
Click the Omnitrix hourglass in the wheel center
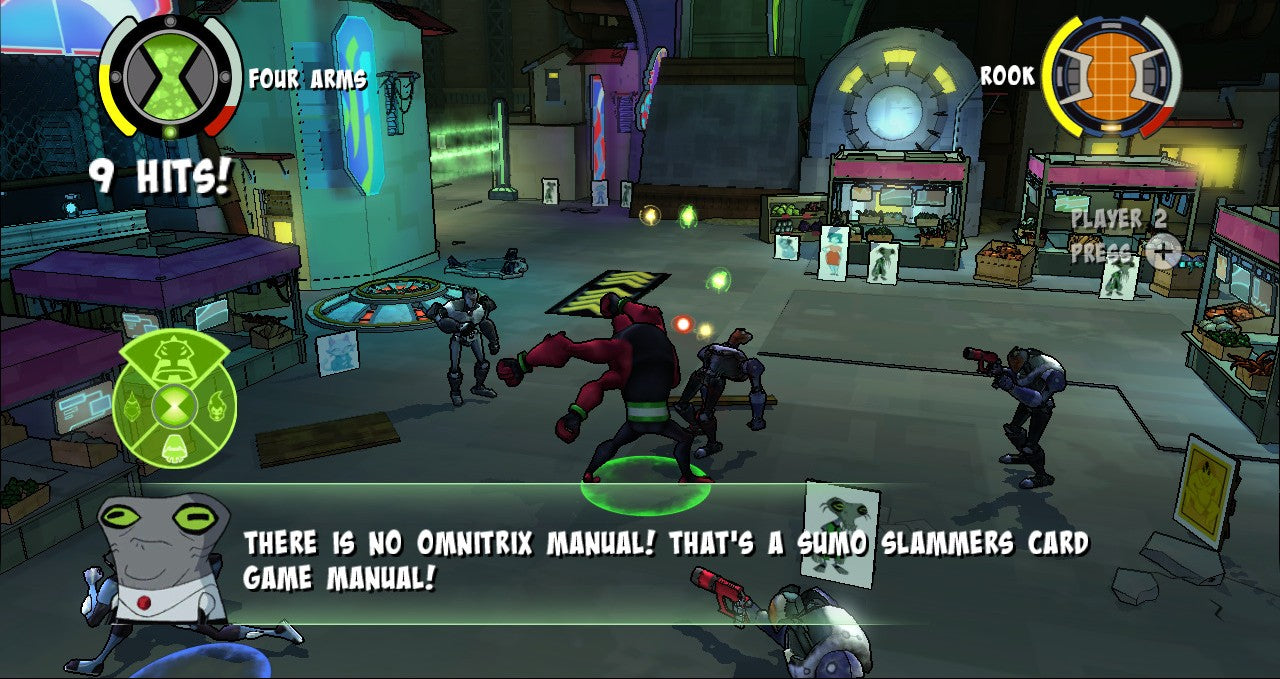coord(175,407)
